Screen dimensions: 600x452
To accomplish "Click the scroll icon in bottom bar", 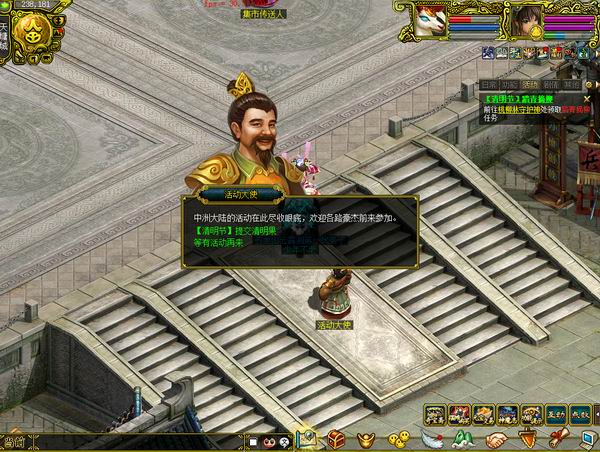I will pos(557,439).
